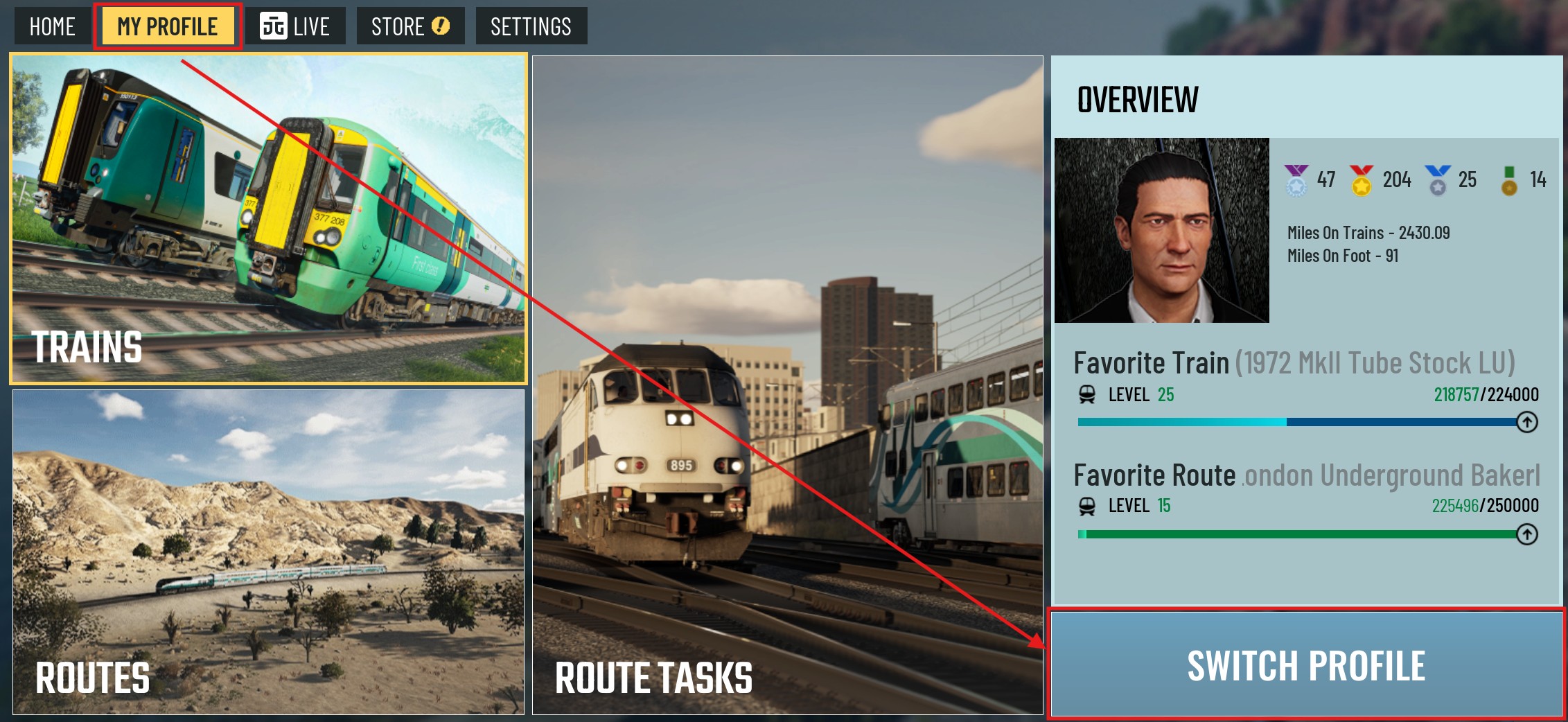Open the HOME tab
The width and height of the screenshot is (1568, 722).
pos(52,26)
